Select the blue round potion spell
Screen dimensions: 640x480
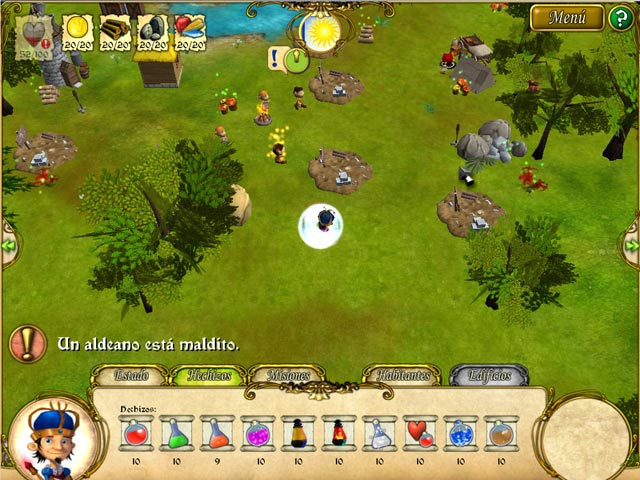click(x=461, y=433)
